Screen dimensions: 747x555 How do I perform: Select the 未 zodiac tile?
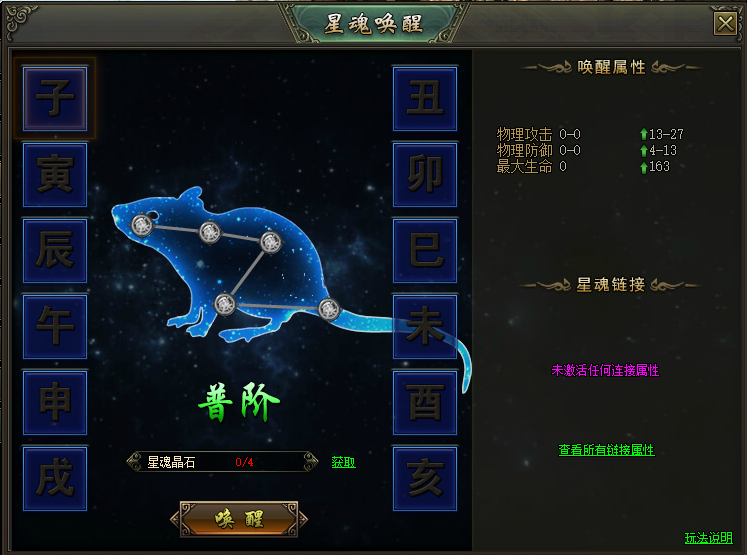[x=425, y=327]
